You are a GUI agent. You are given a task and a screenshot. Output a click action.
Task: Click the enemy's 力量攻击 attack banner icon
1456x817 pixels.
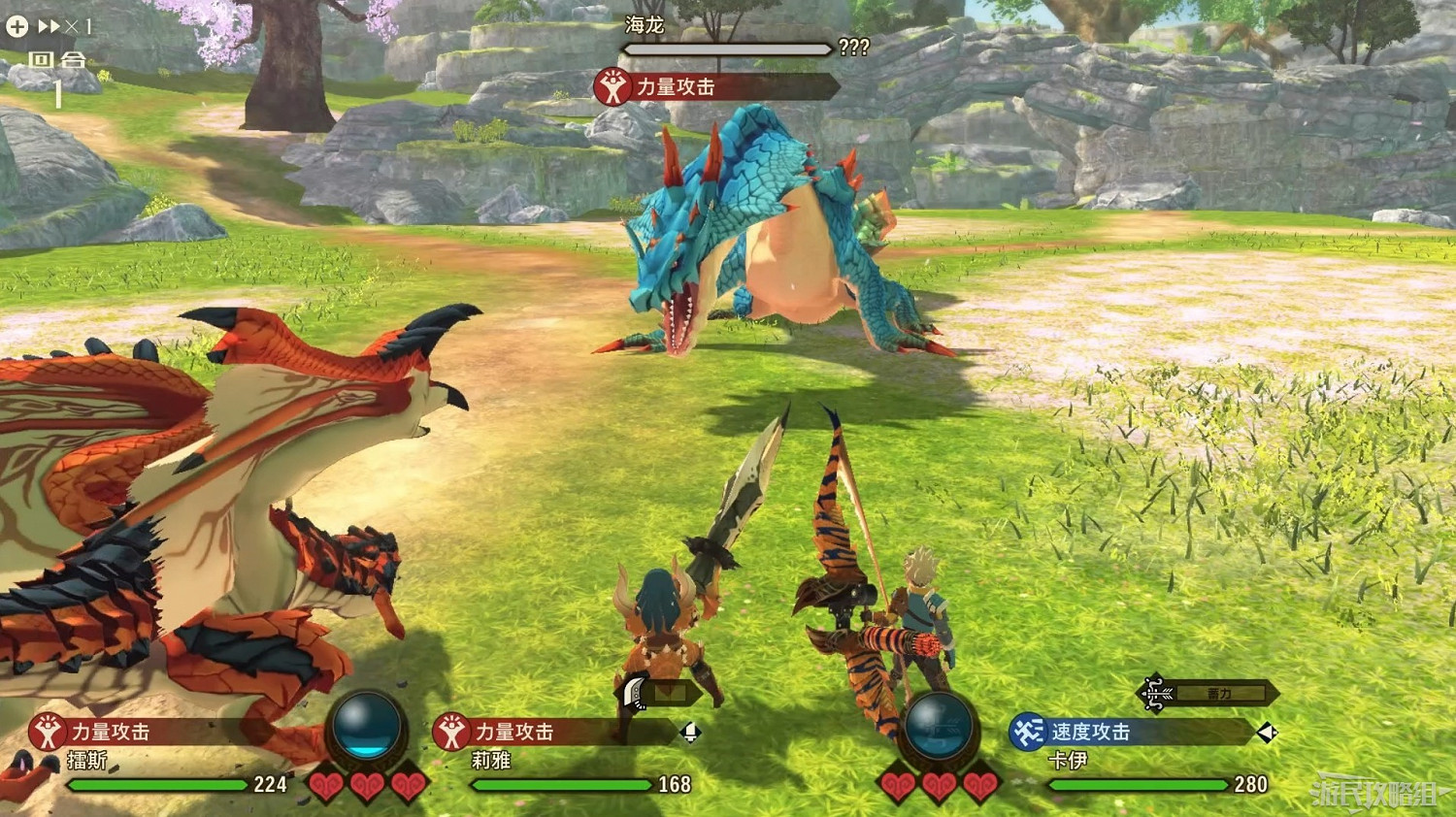pyautogui.click(x=612, y=85)
